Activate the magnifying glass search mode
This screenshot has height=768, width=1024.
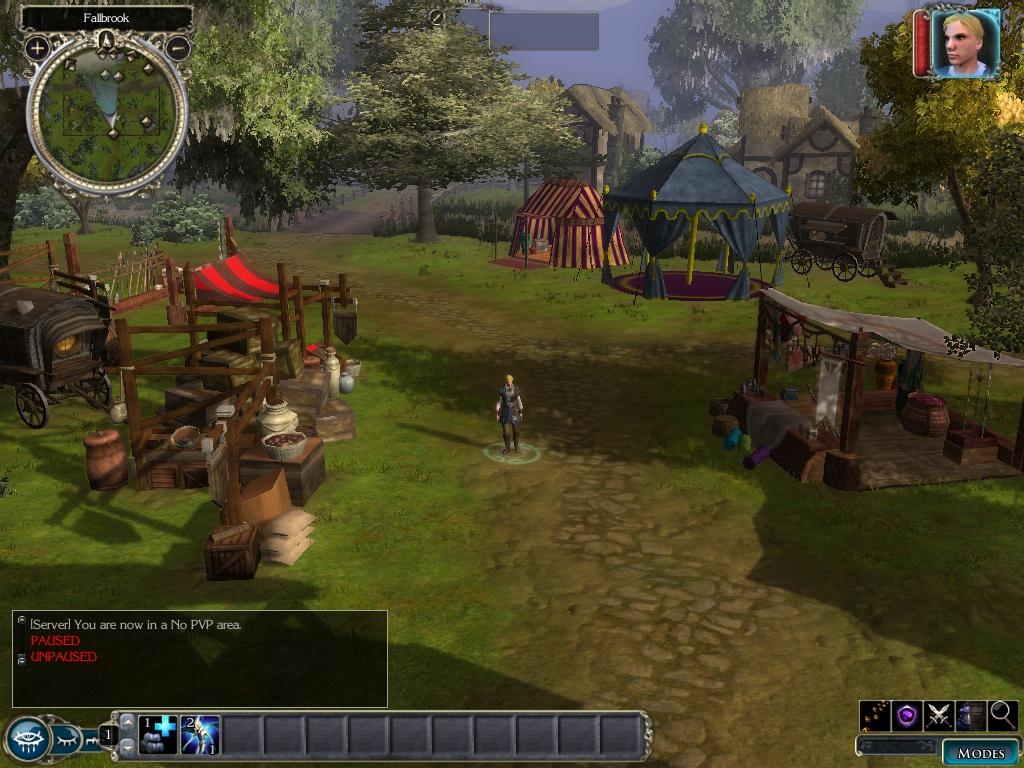pyautogui.click(x=1002, y=715)
